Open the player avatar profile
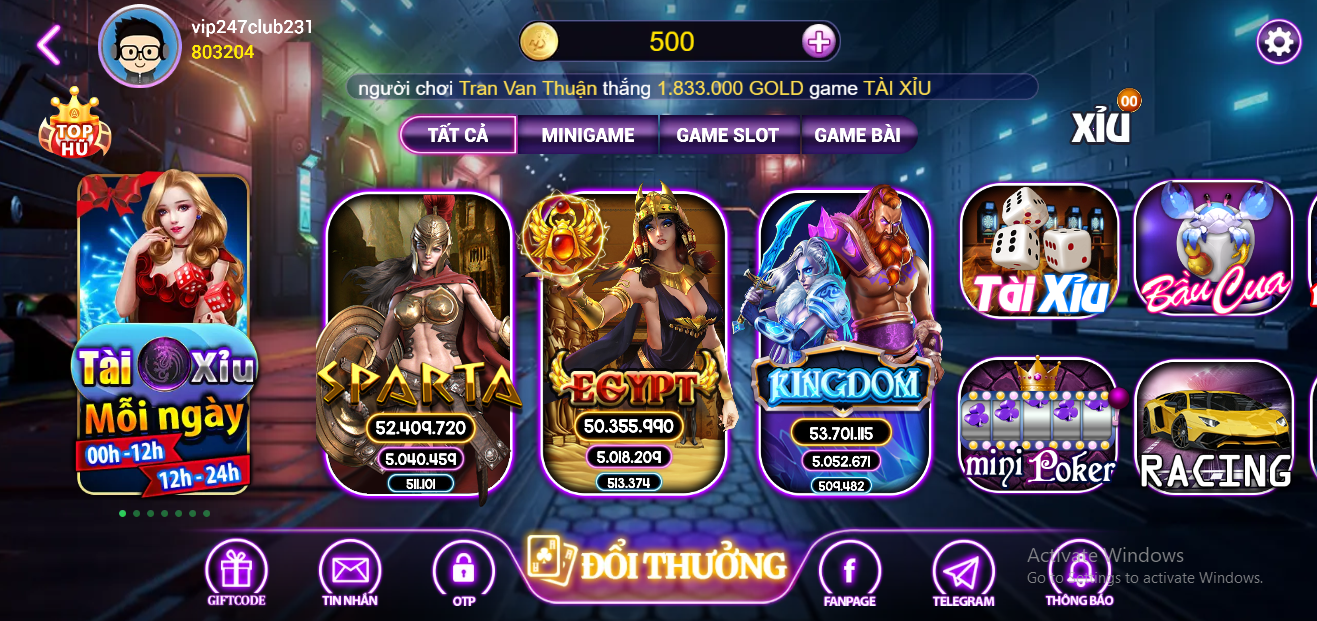Screen dimensions: 1317x621 point(139,45)
